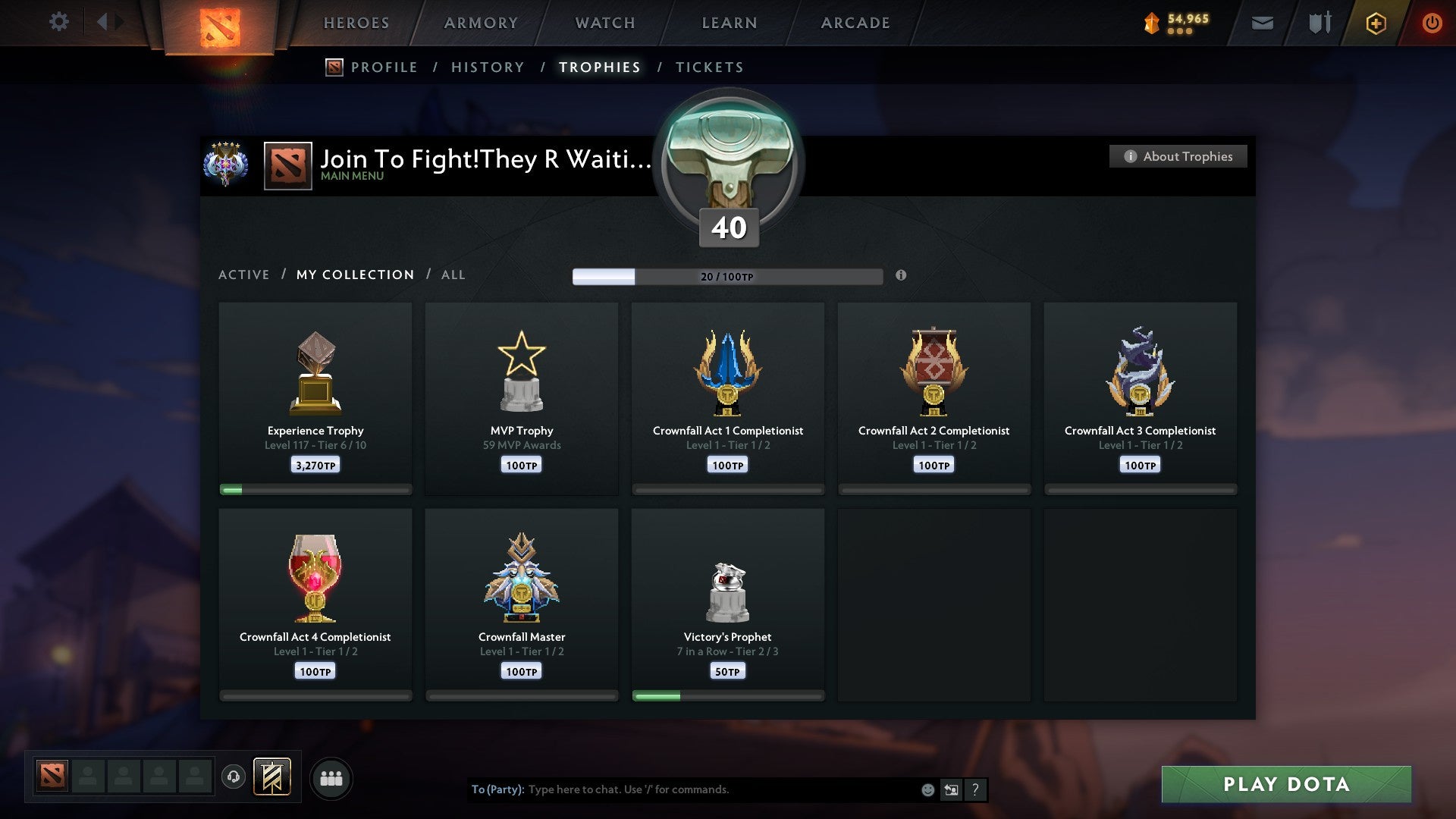This screenshot has width=1456, height=819.
Task: Click the friends list people icon
Action: 331,778
